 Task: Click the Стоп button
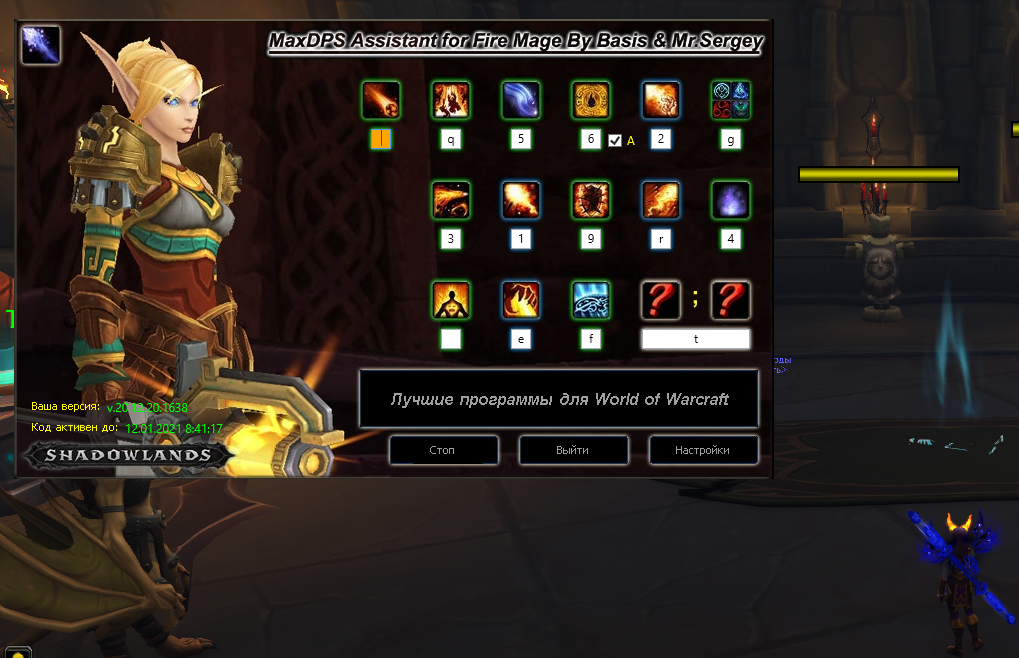click(x=443, y=450)
